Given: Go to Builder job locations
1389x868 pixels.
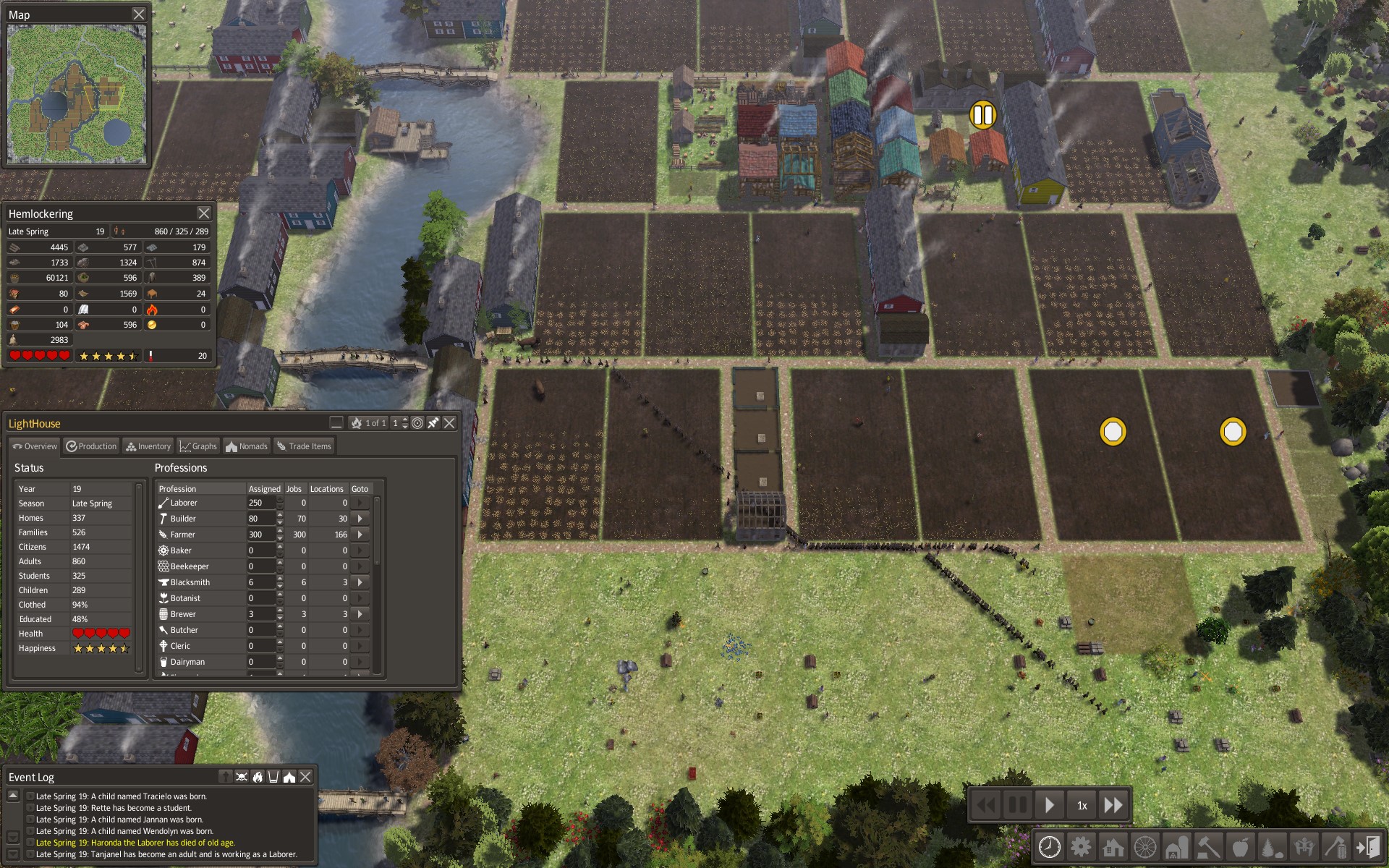Looking at the screenshot, I should pos(360,519).
